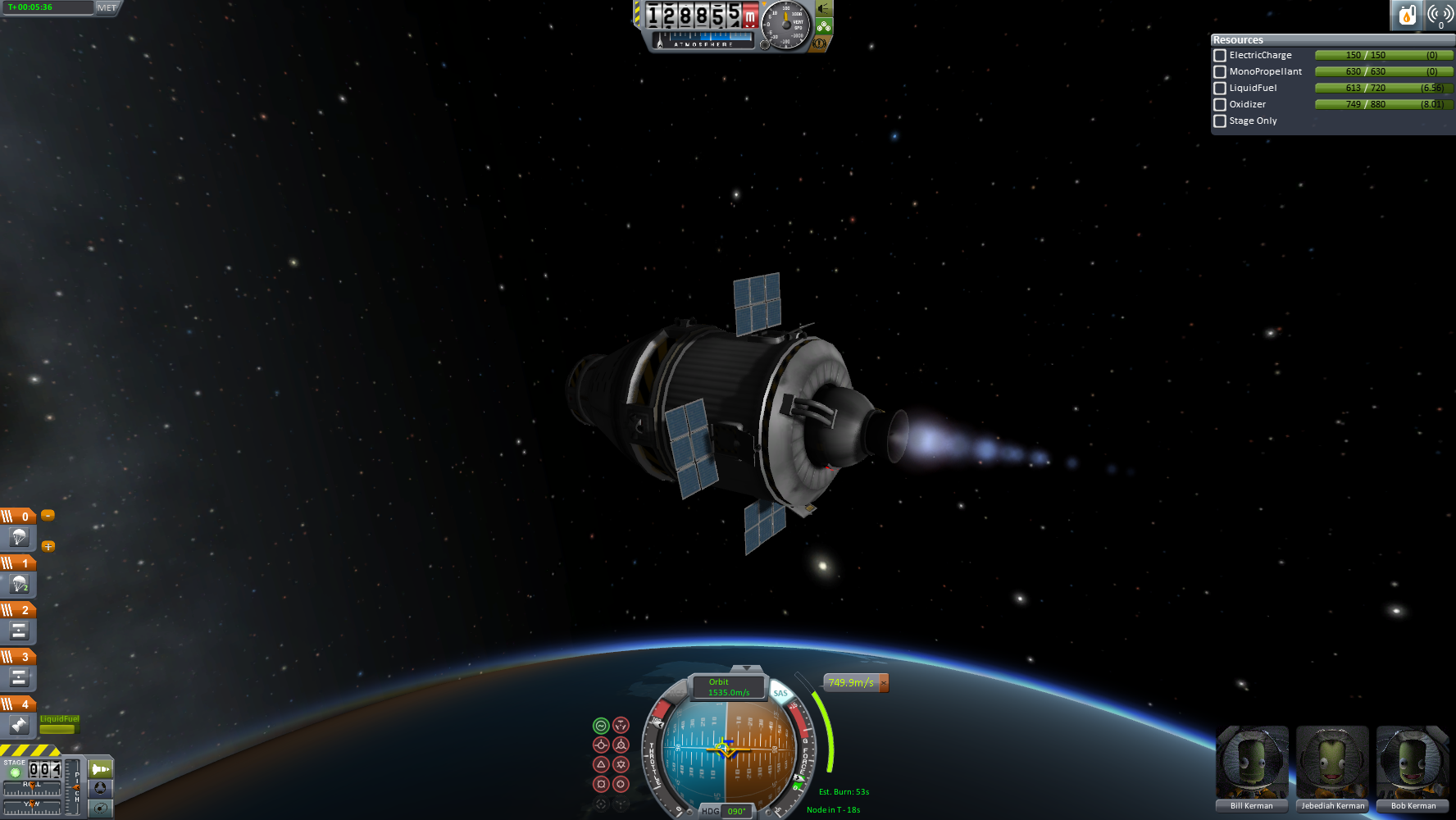The height and width of the screenshot is (820, 1456).
Task: Select stability assist SAS mode
Action: point(601,726)
